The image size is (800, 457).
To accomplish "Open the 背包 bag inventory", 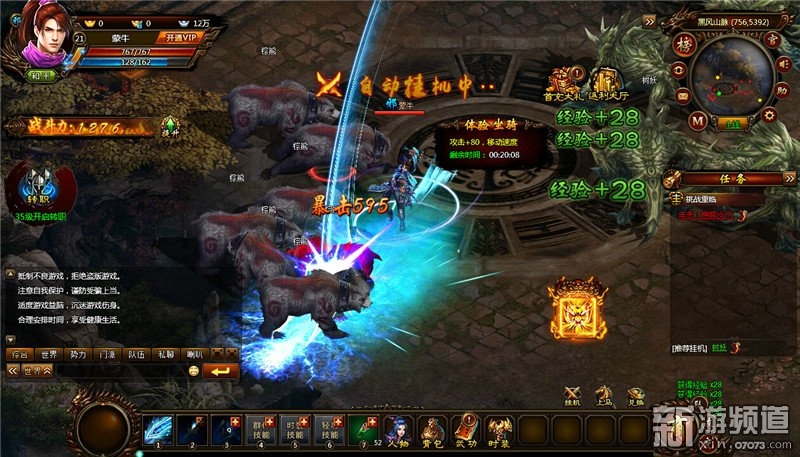I will 432,428.
